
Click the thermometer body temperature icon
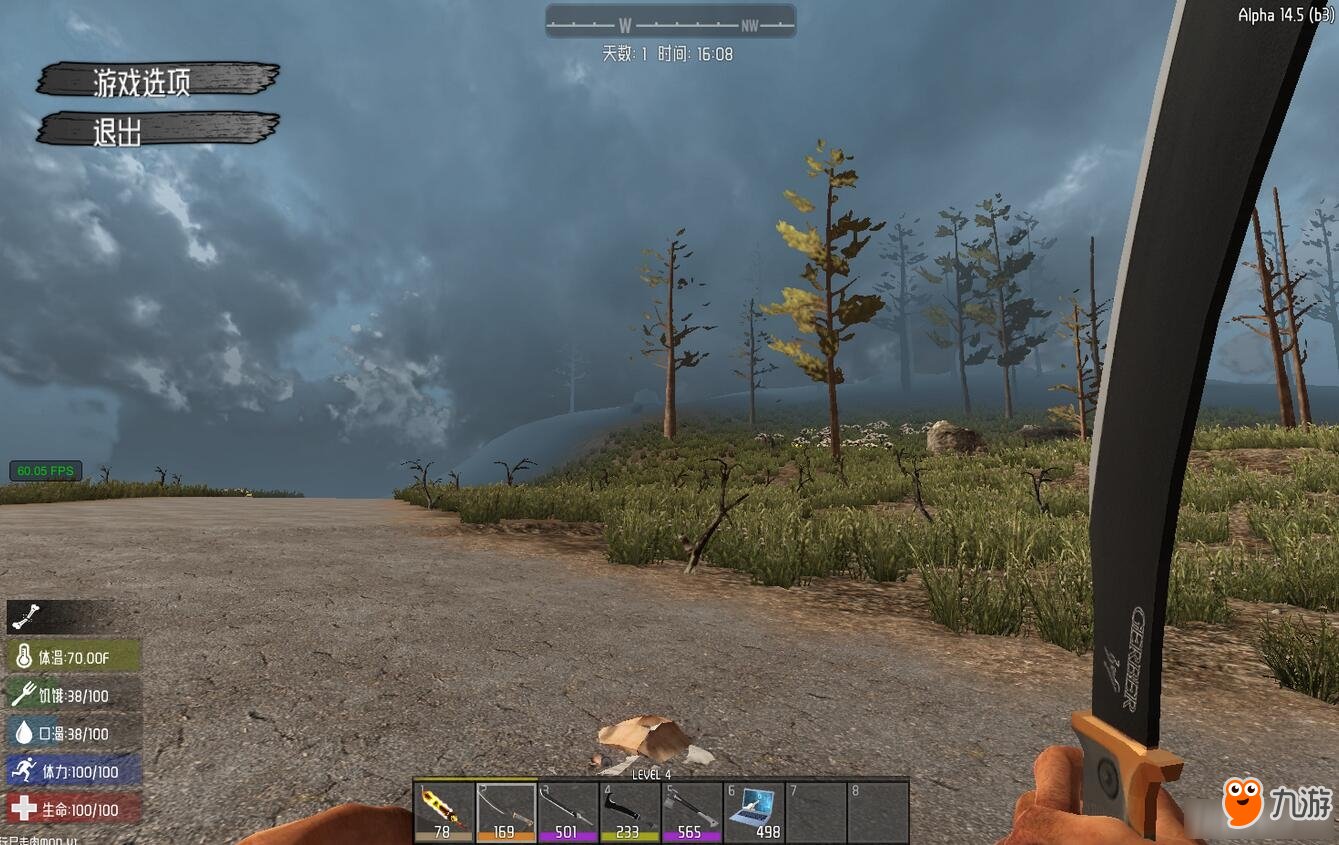coord(22,657)
